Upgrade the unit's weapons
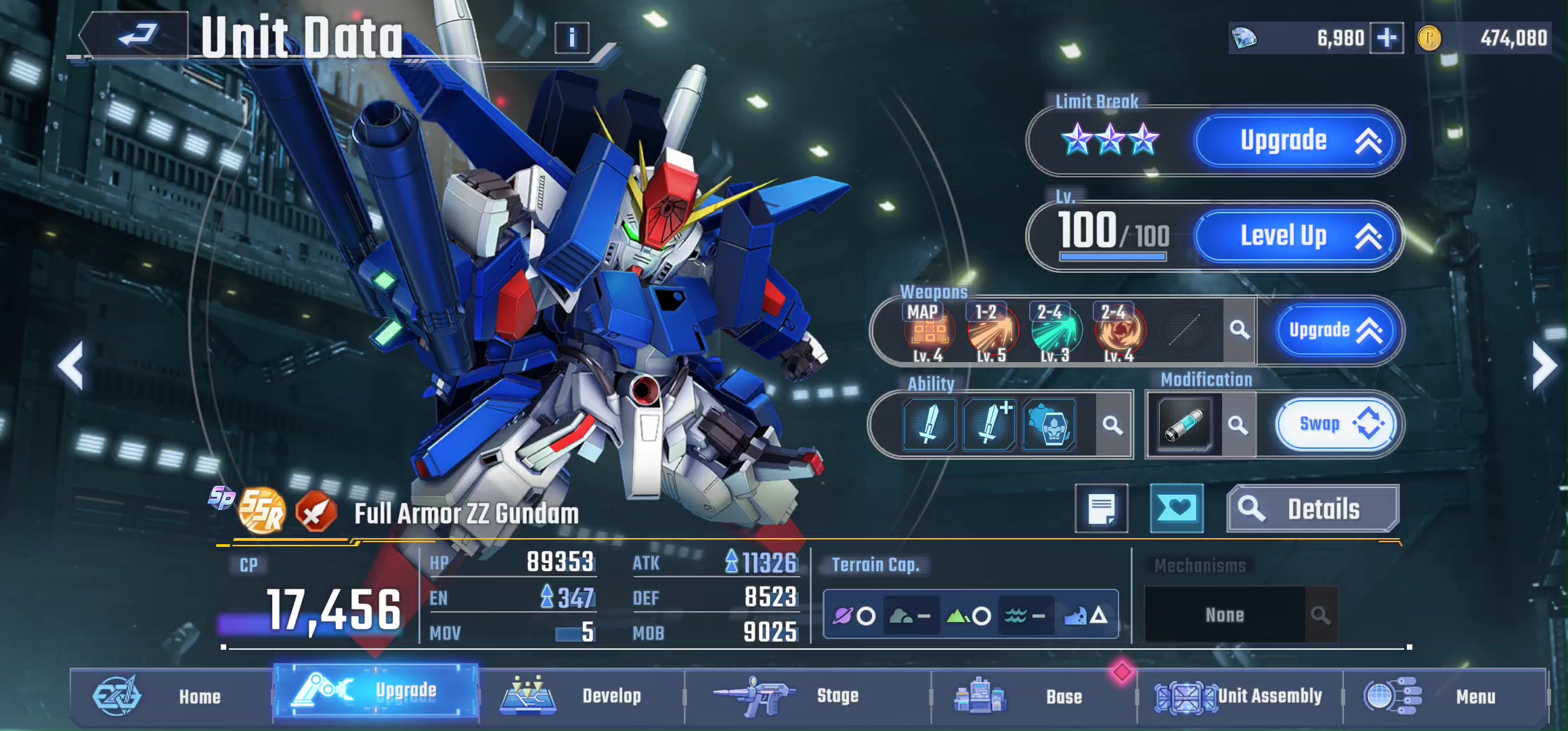The width and height of the screenshot is (1568, 731). tap(1332, 330)
